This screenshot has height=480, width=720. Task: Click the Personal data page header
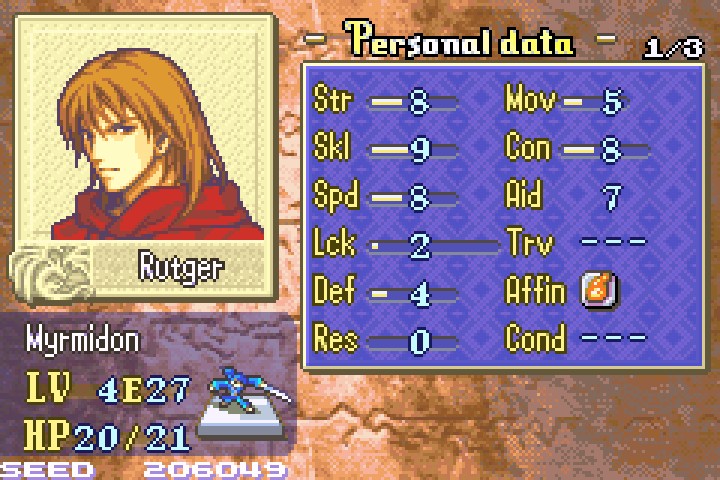point(460,42)
